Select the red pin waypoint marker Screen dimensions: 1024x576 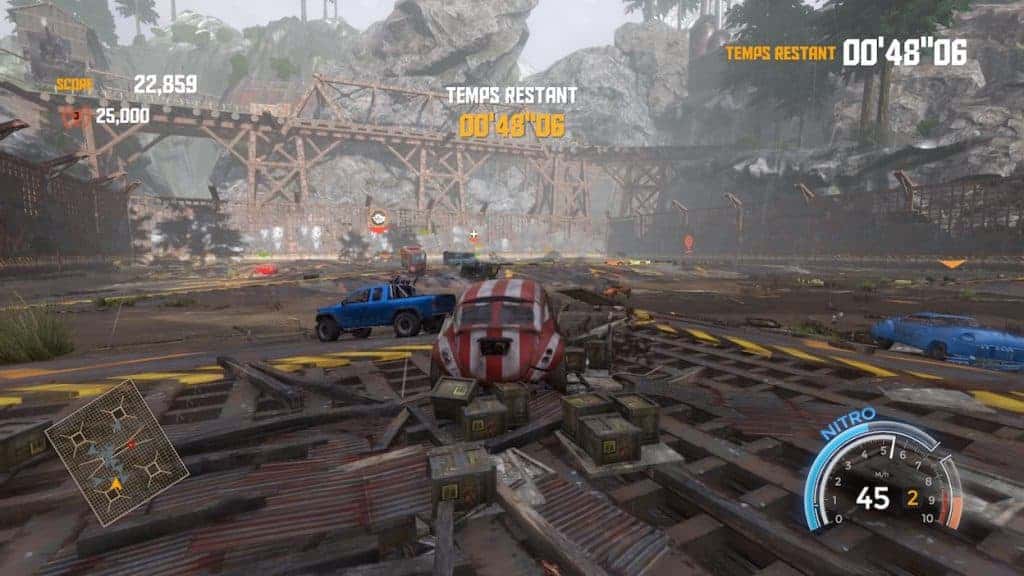688,242
